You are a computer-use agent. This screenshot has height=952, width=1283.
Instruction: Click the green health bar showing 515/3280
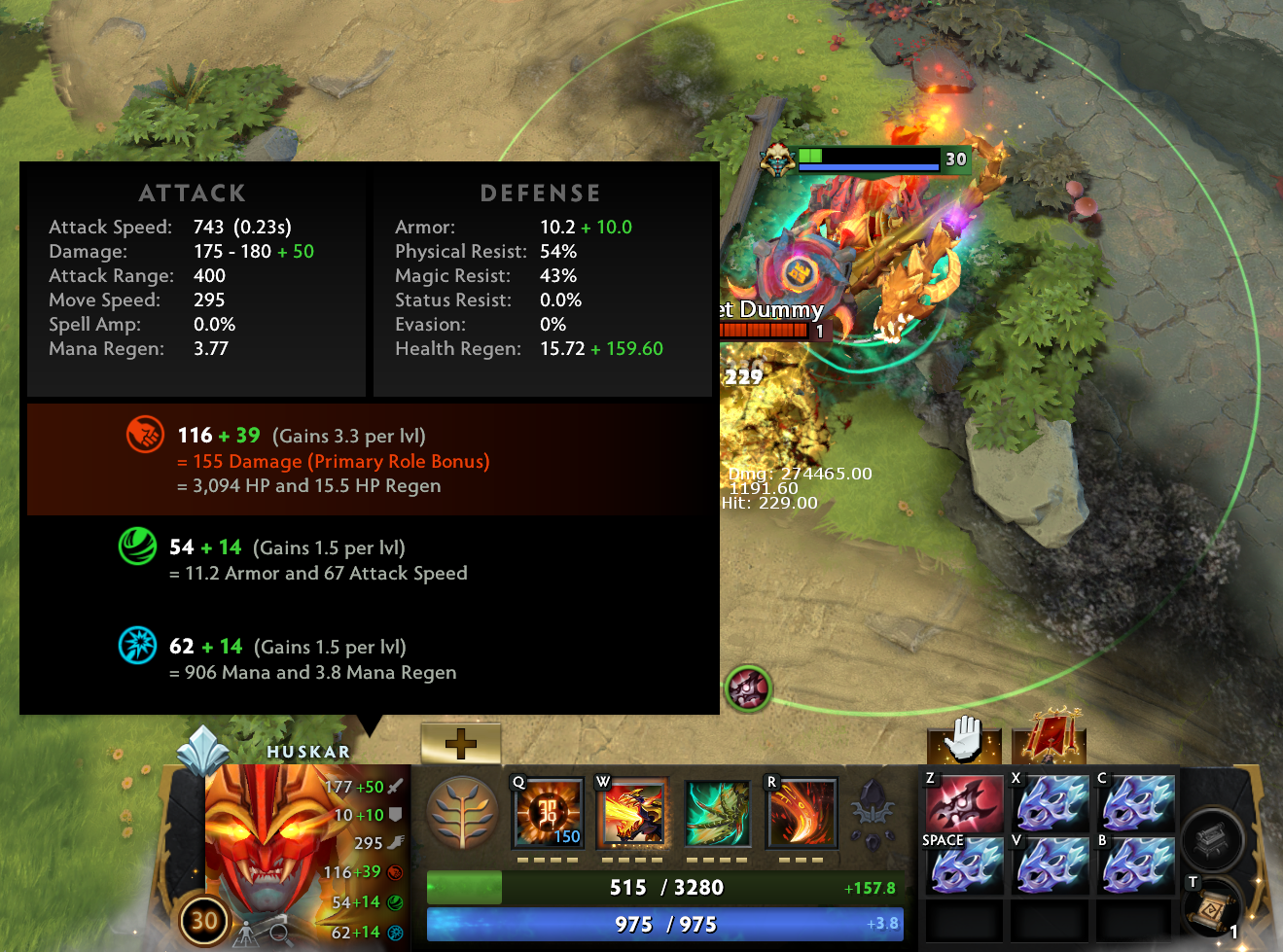pyautogui.click(x=664, y=888)
